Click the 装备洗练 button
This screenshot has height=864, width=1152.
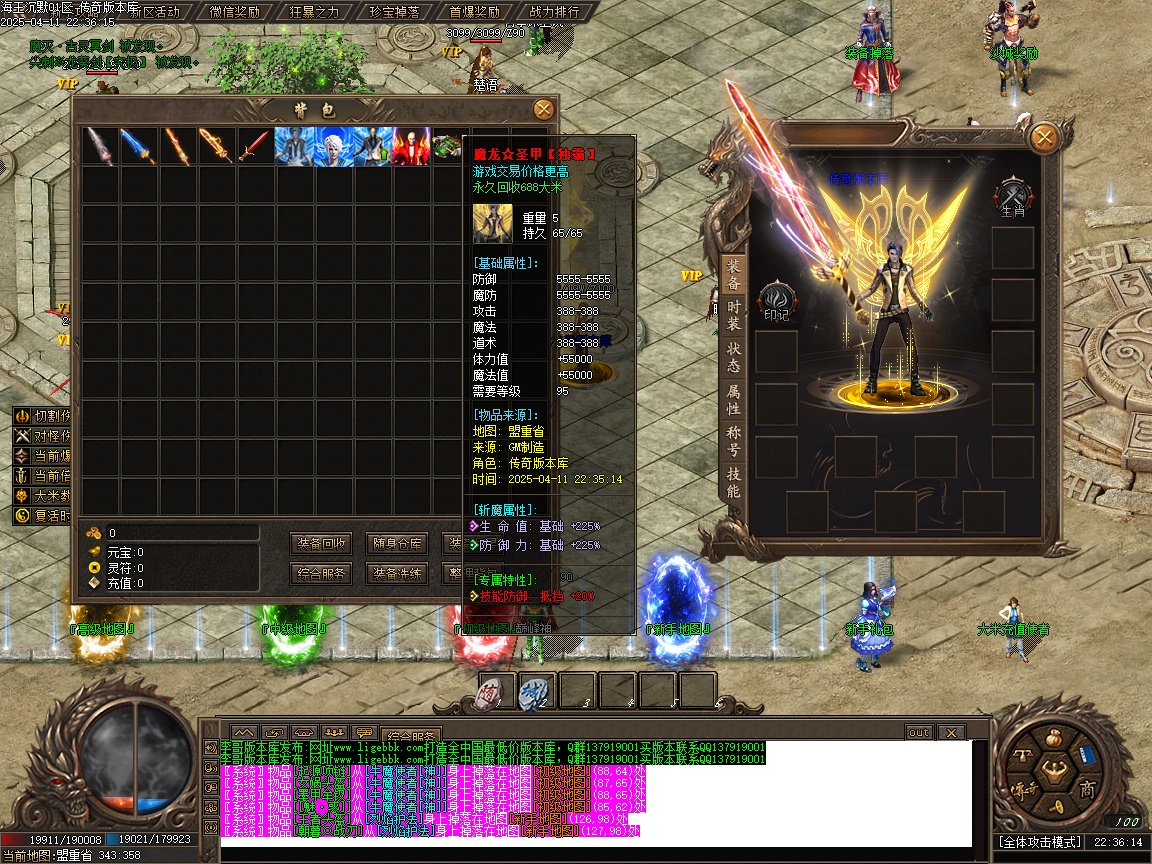point(397,574)
